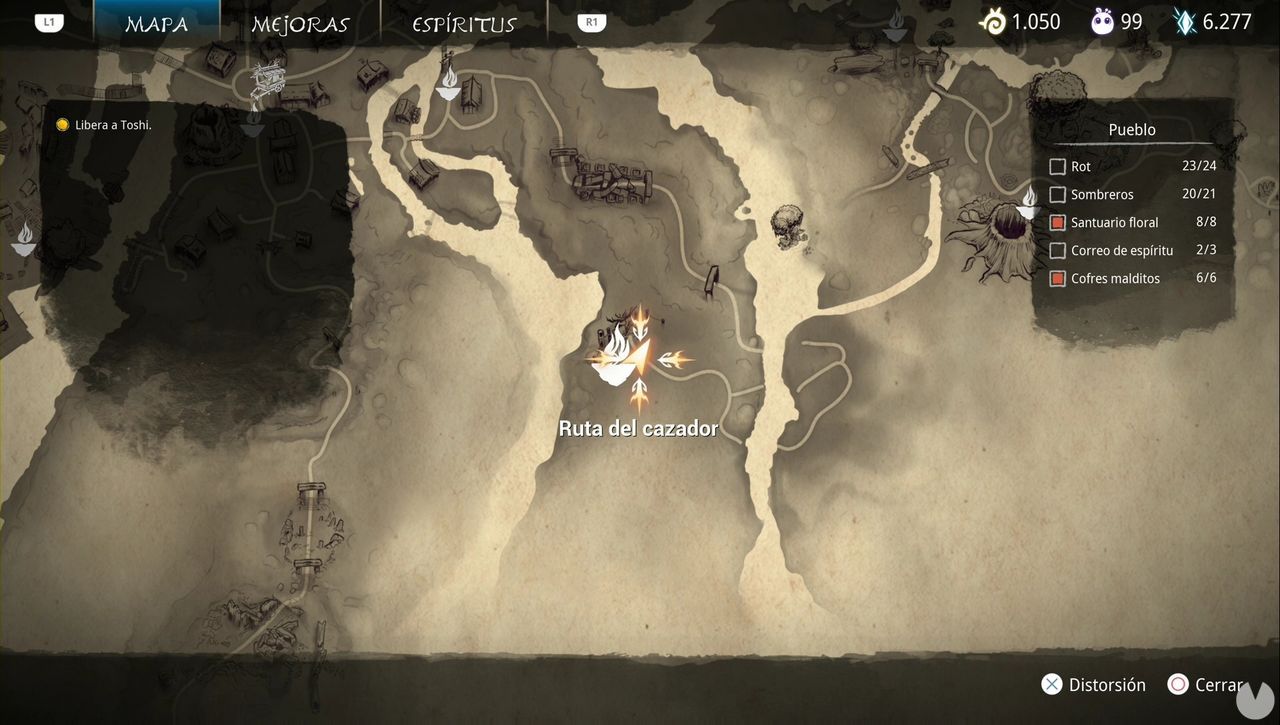The height and width of the screenshot is (725, 1280).
Task: Toggle the Sombreros checkbox
Action: [1058, 195]
